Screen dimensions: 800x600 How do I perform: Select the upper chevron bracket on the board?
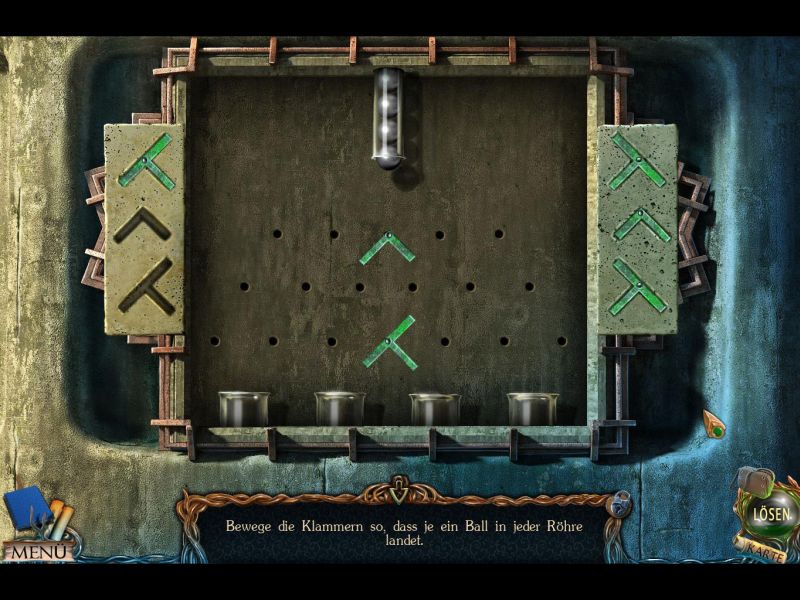pos(387,247)
